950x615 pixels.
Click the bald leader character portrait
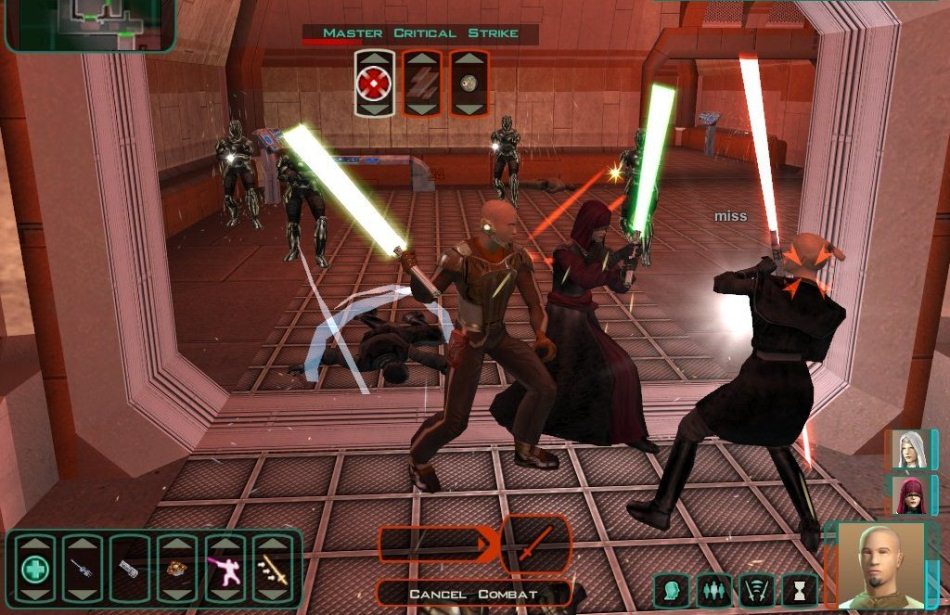coord(878,566)
